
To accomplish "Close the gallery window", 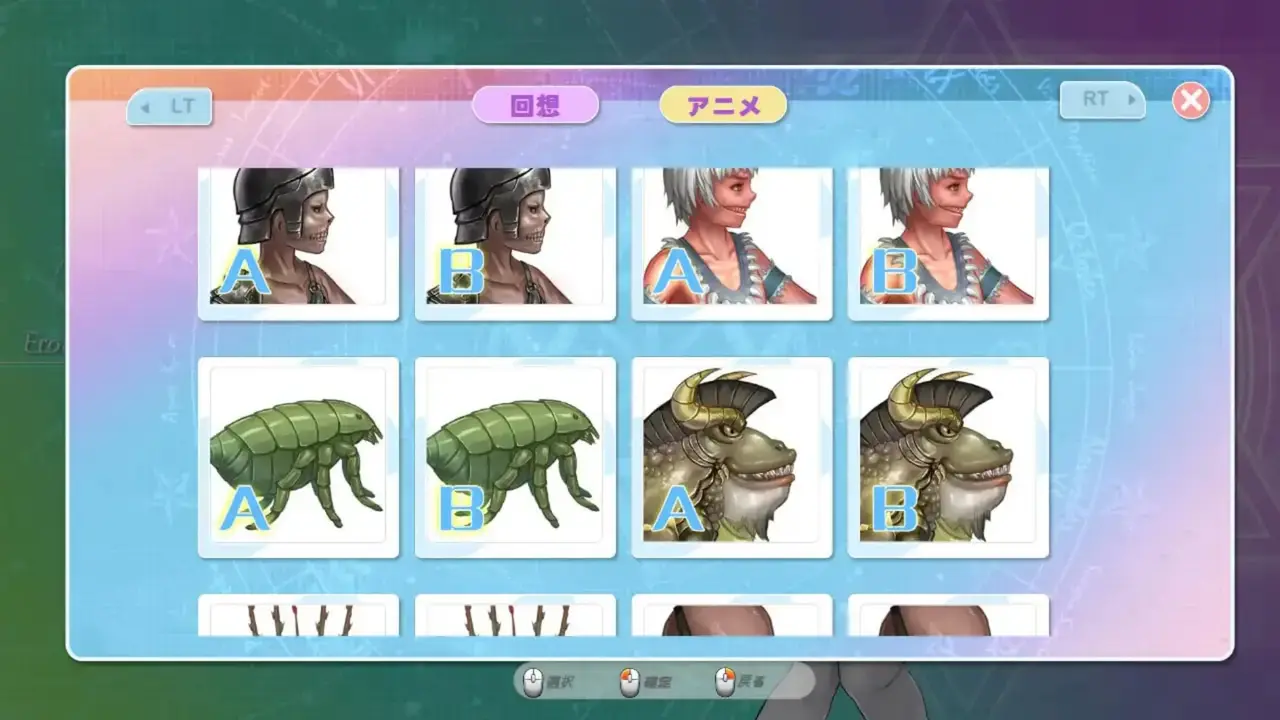I will (x=1190, y=100).
